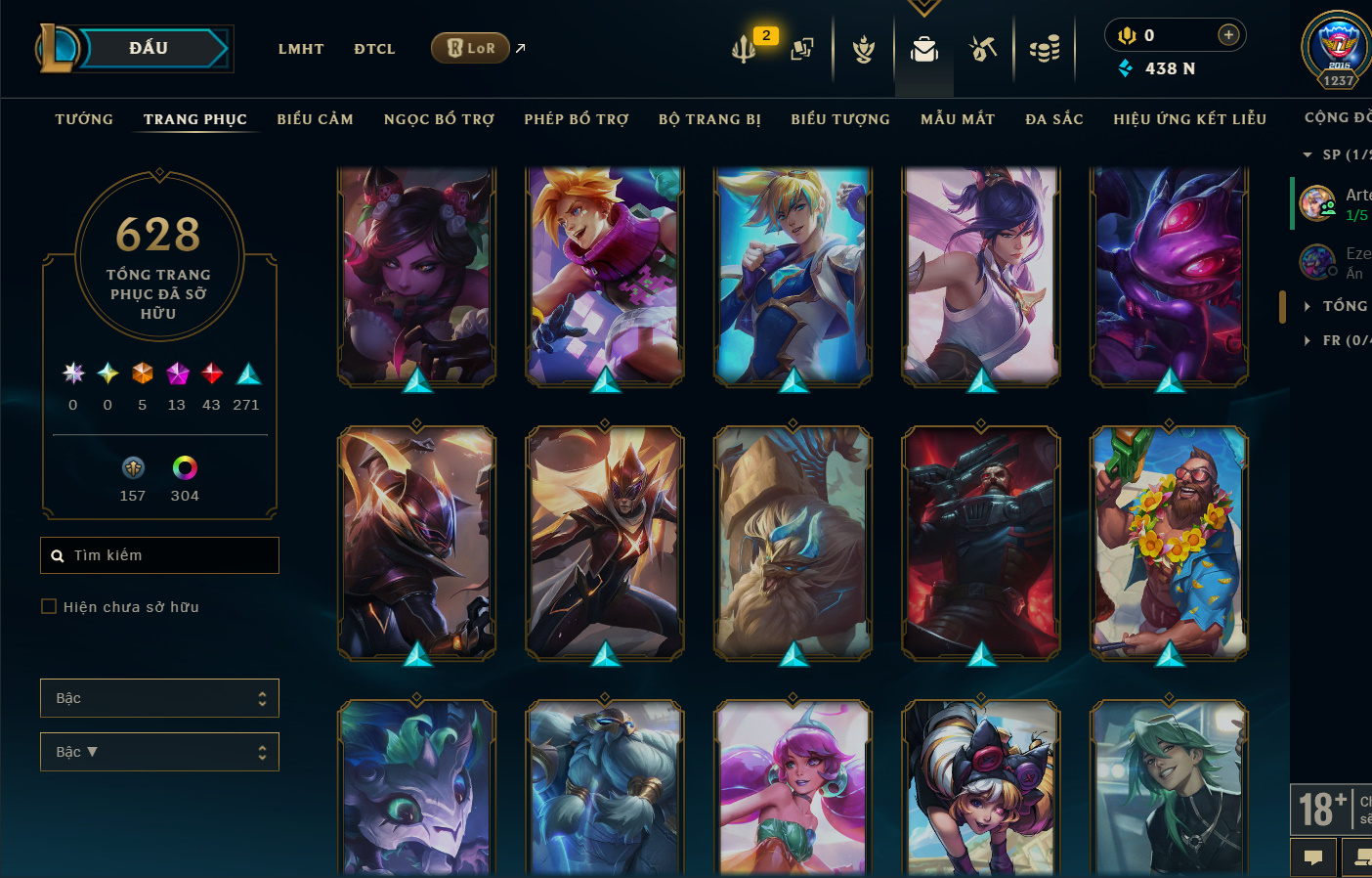The image size is (1372, 878).
Task: Show the BỘ TRANG BỊ tab
Action: point(709,119)
